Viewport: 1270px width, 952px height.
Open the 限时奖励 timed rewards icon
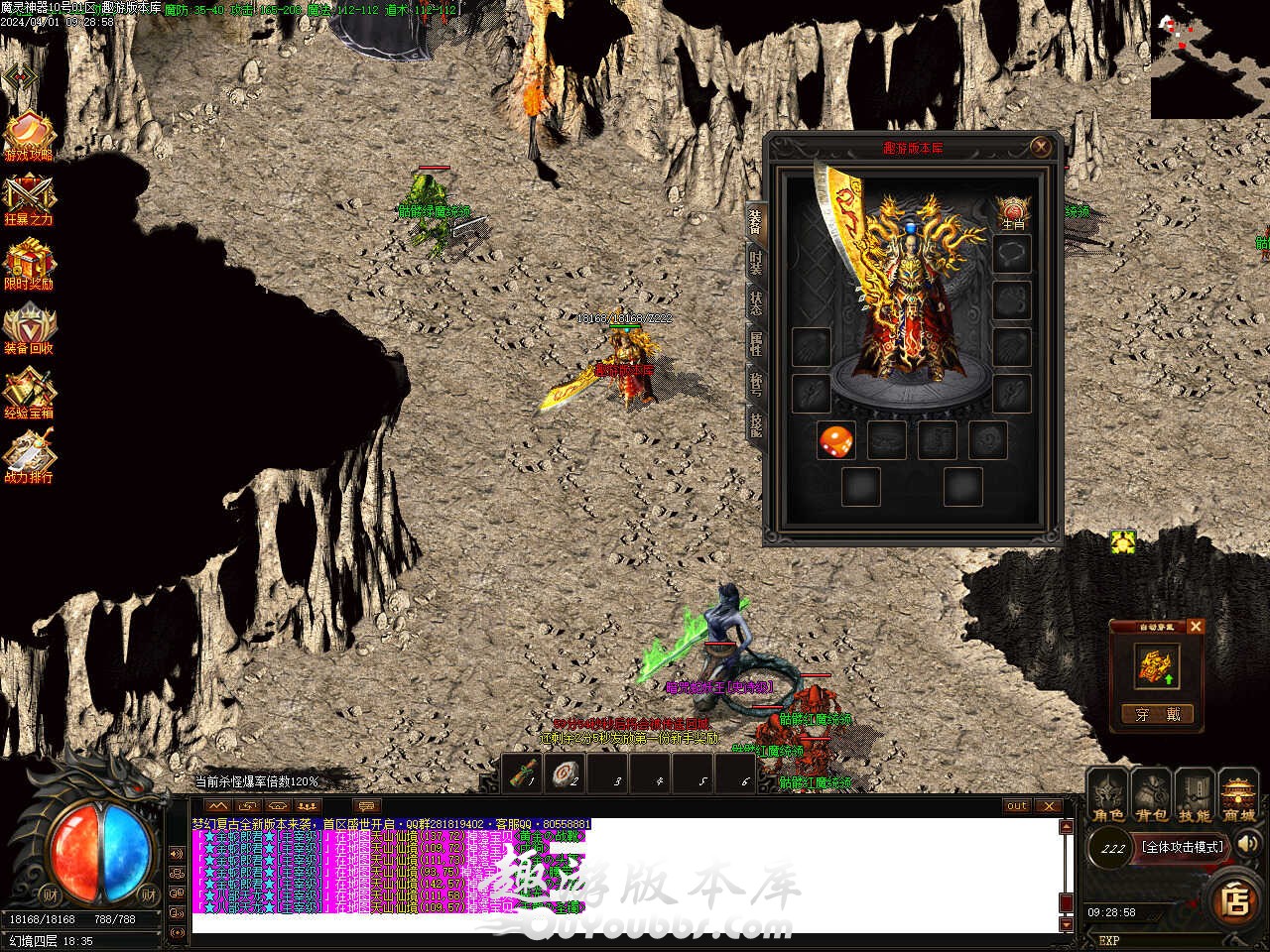29,265
